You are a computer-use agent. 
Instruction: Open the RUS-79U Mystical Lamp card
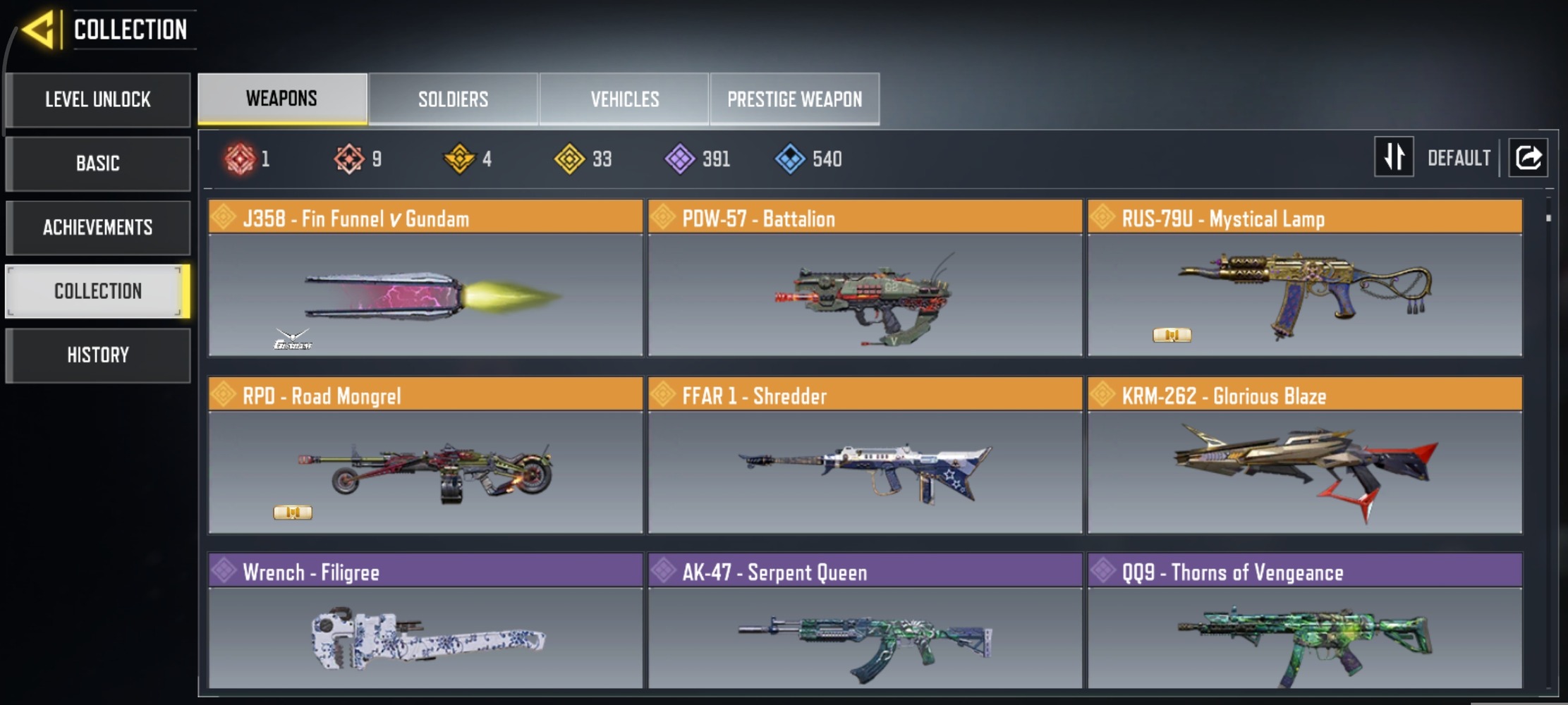1304,278
